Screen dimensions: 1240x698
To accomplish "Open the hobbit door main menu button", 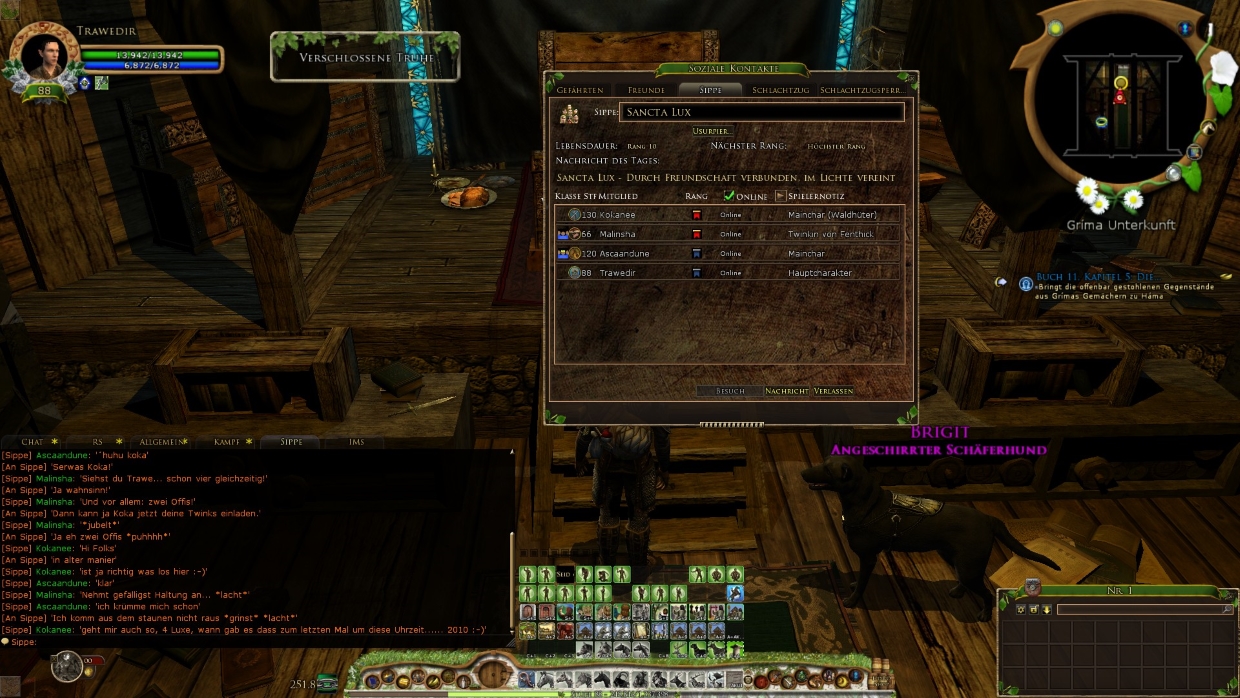I will click(x=493, y=674).
